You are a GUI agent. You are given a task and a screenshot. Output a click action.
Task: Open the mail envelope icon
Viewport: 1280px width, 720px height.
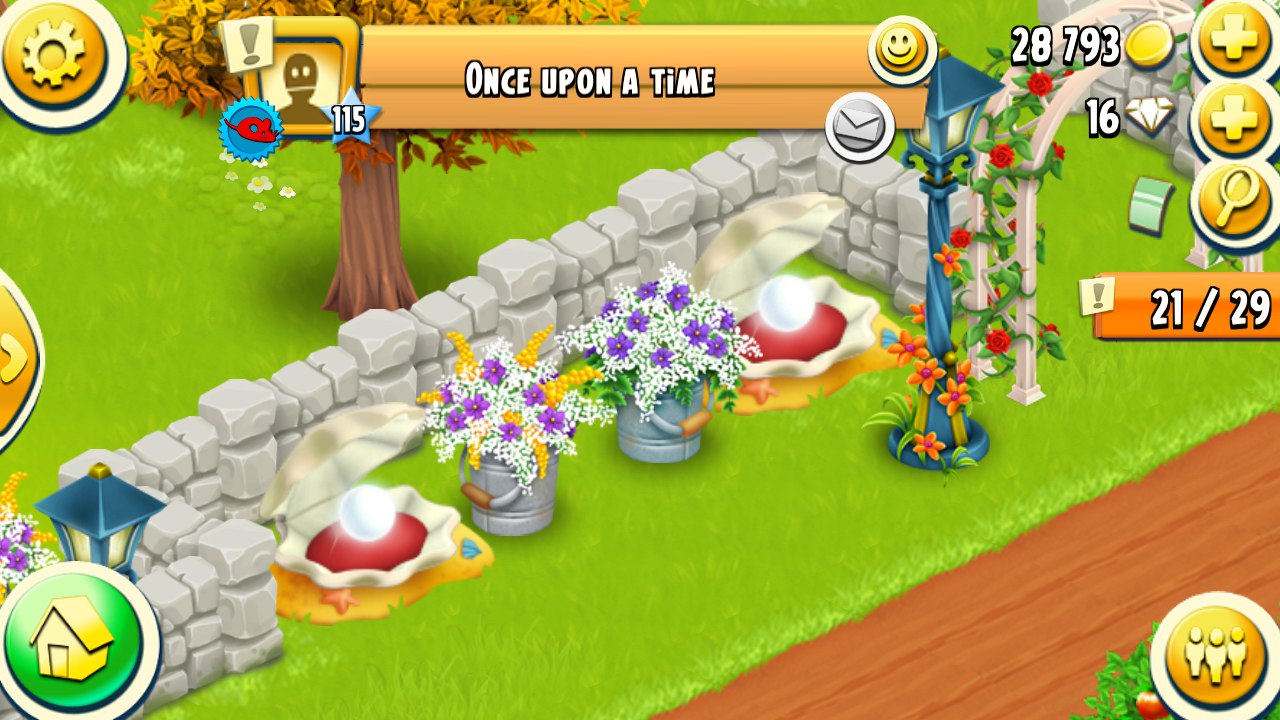pos(859,127)
